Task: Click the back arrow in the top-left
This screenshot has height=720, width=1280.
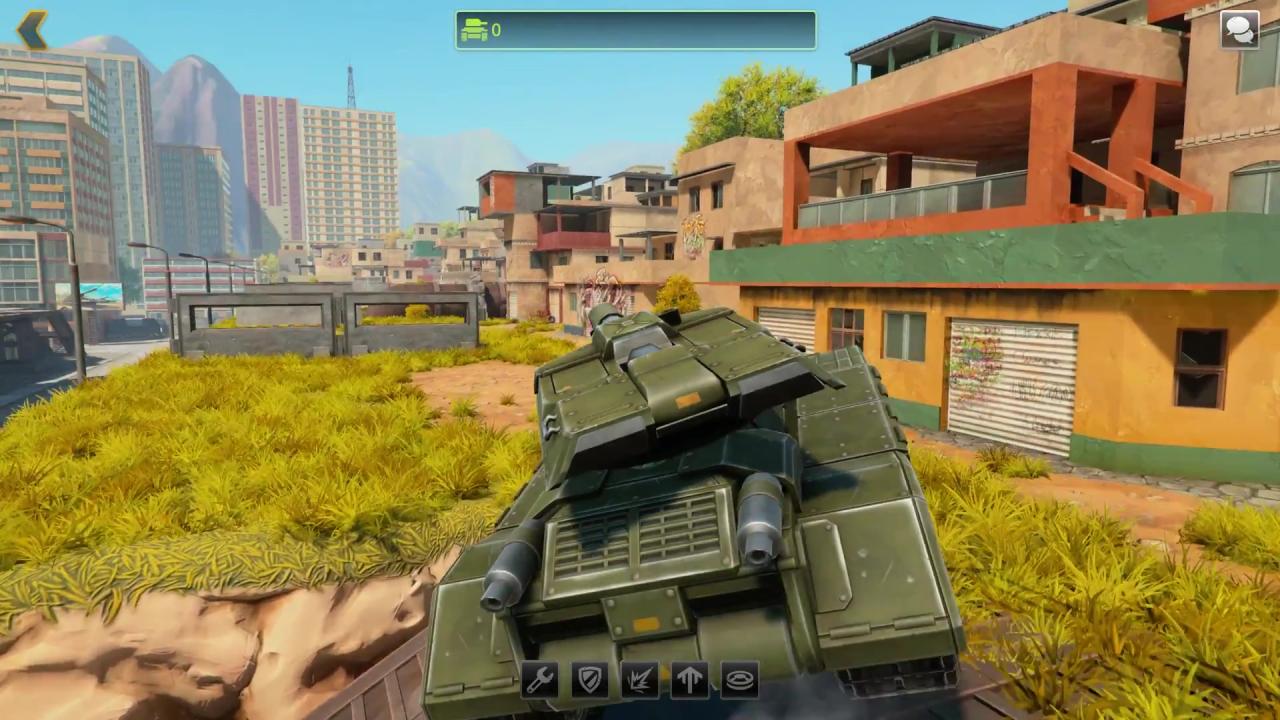Action: (x=30, y=30)
